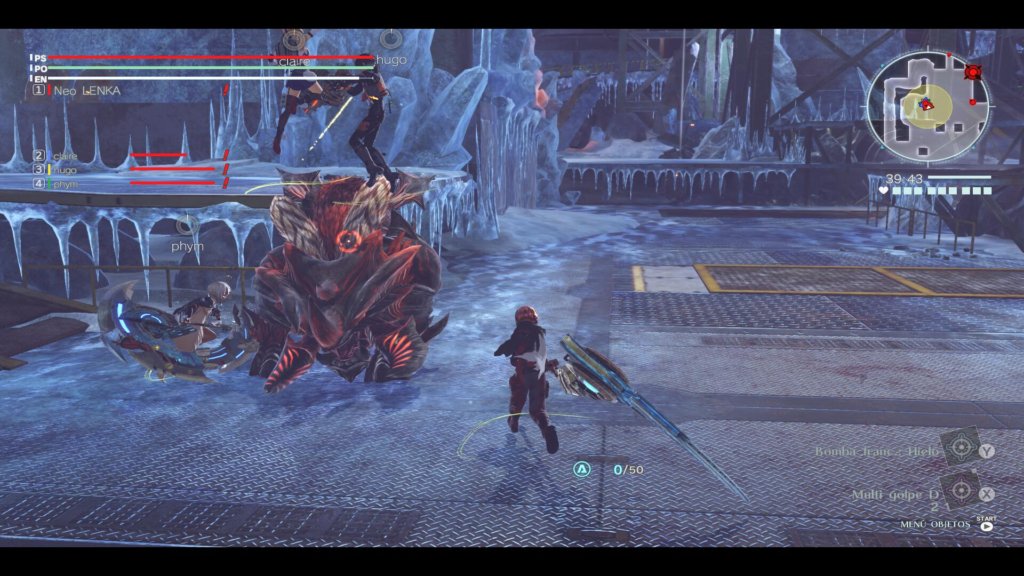This screenshot has width=1024, height=576.
Task: Choose party member phym in the team list
Action: [64, 184]
